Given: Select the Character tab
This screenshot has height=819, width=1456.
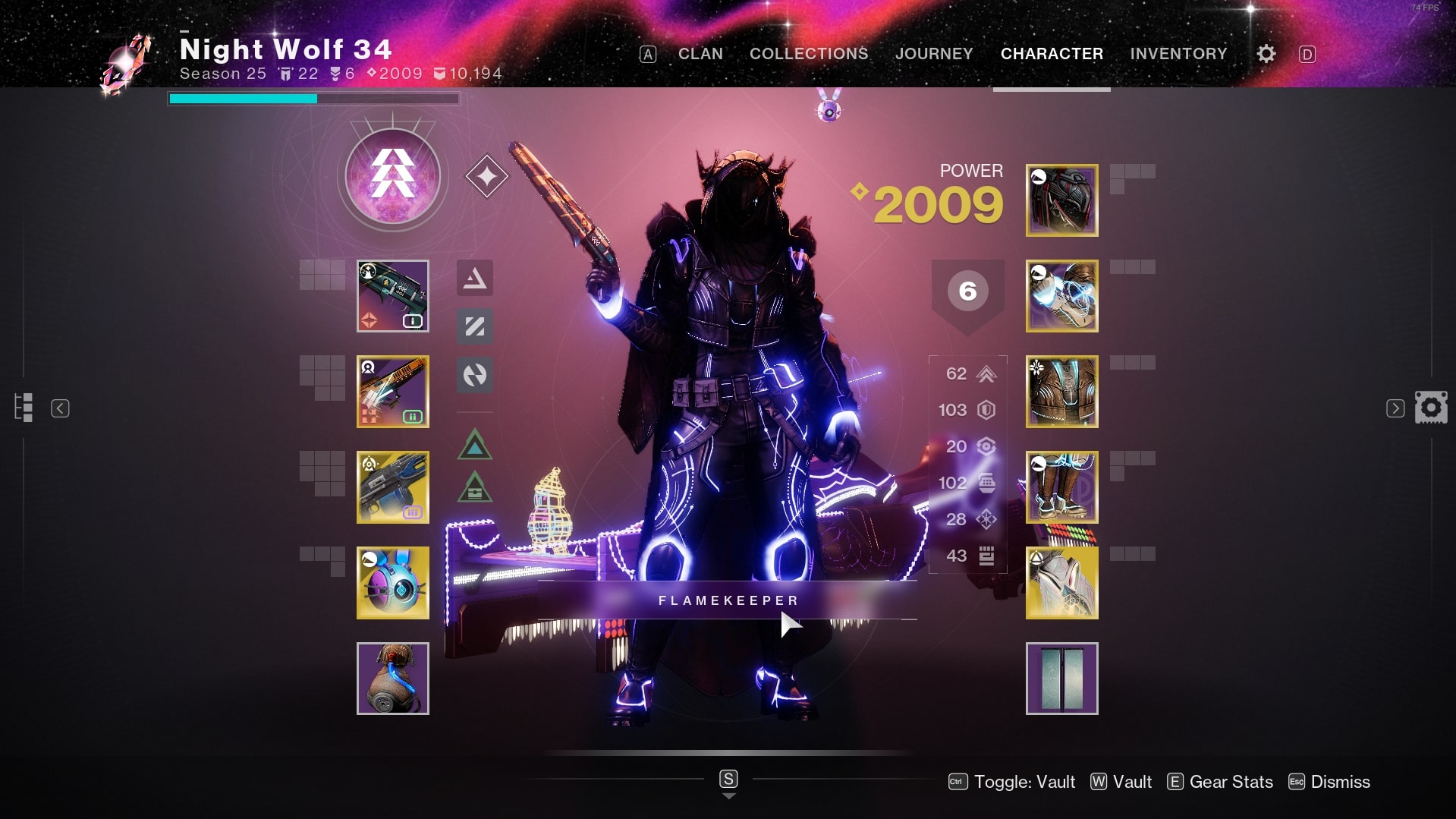Looking at the screenshot, I should pyautogui.click(x=1052, y=54).
